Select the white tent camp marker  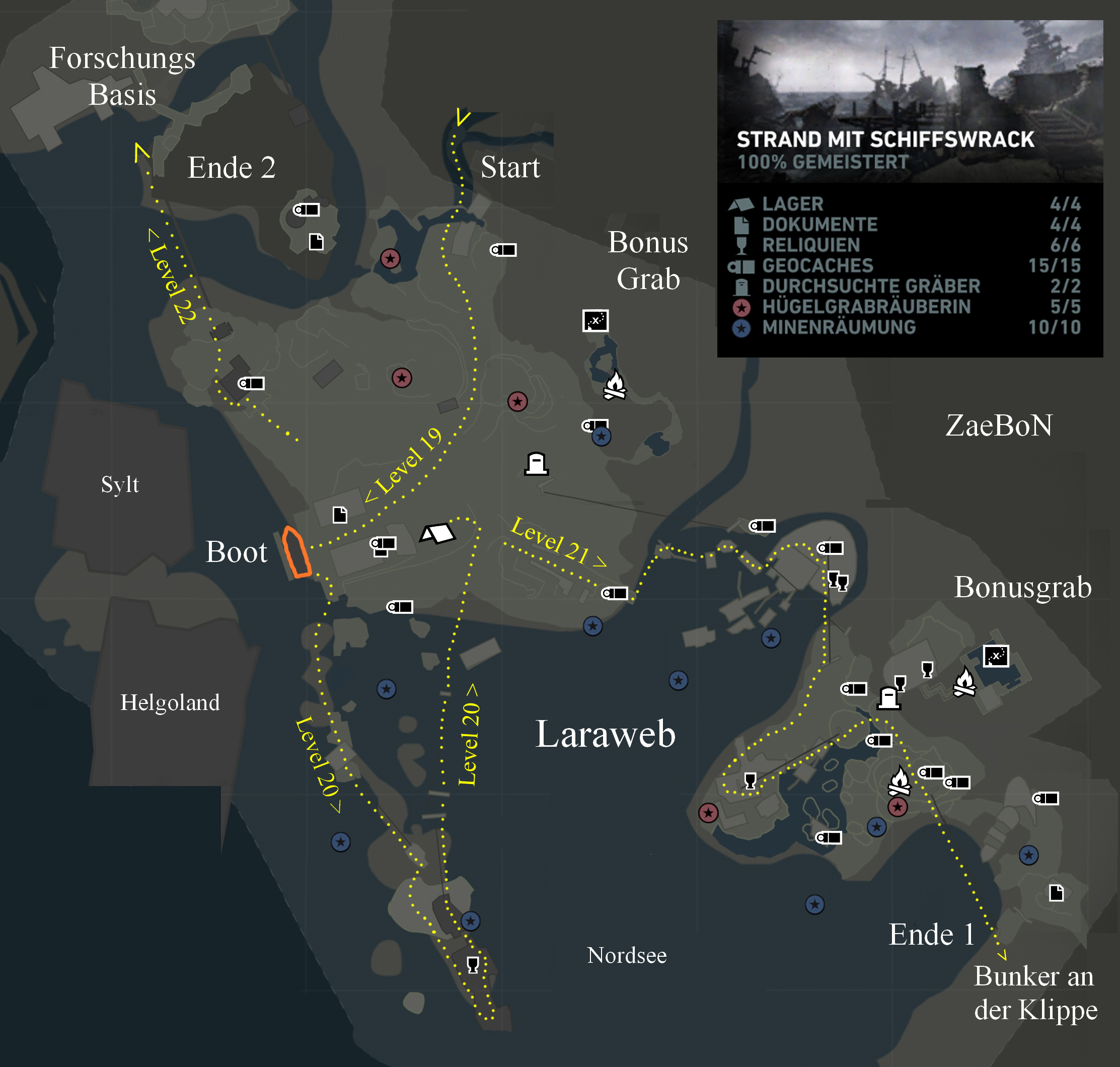pyautogui.click(x=437, y=533)
